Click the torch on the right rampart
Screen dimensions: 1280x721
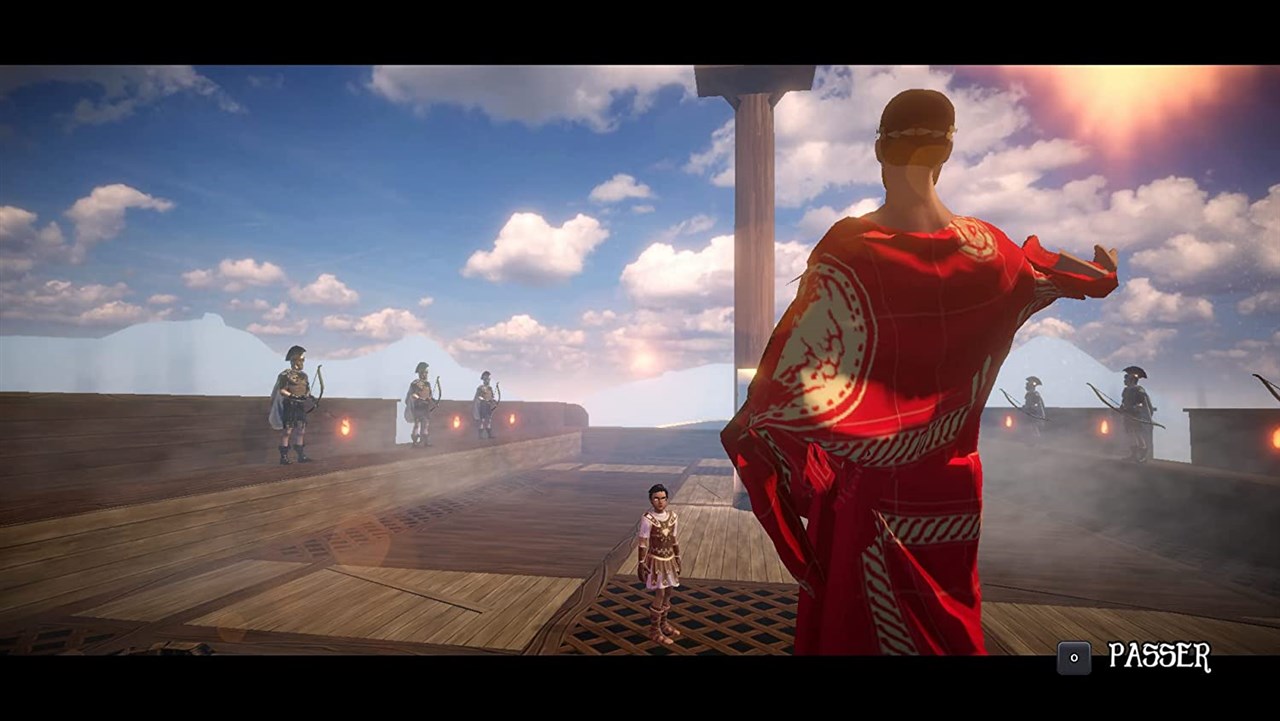1102,425
